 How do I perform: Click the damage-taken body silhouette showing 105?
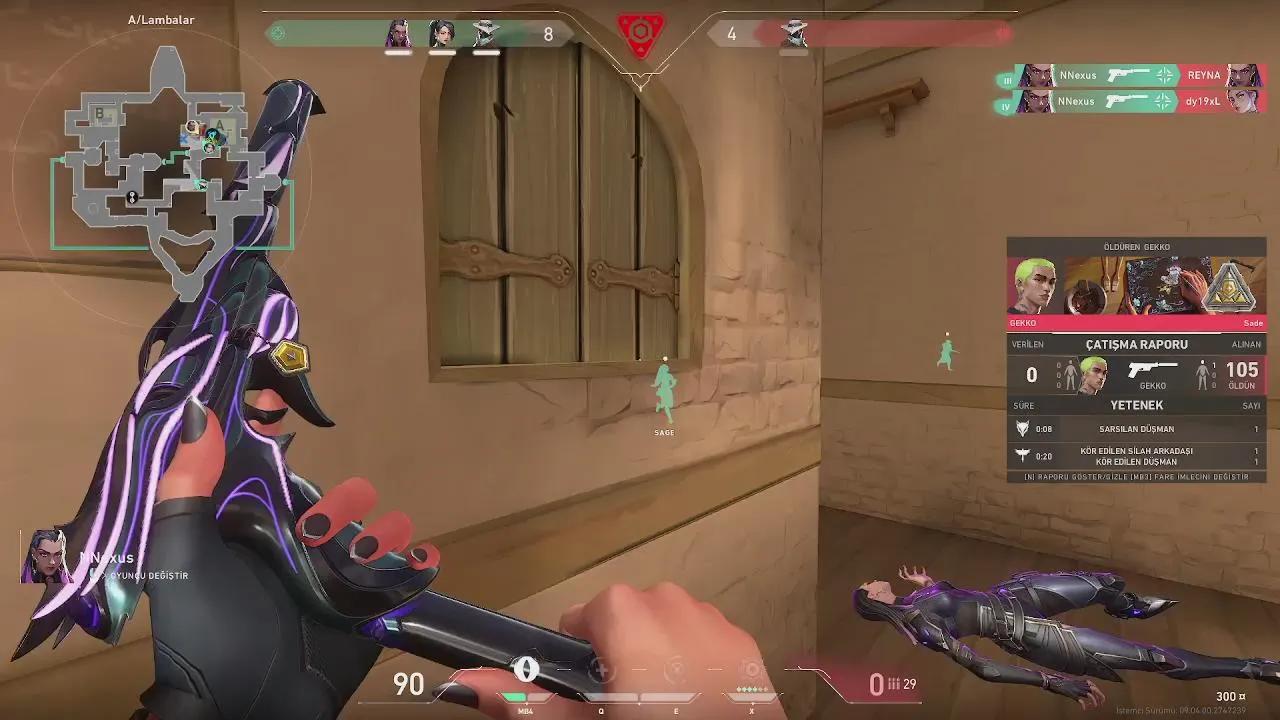[1203, 374]
